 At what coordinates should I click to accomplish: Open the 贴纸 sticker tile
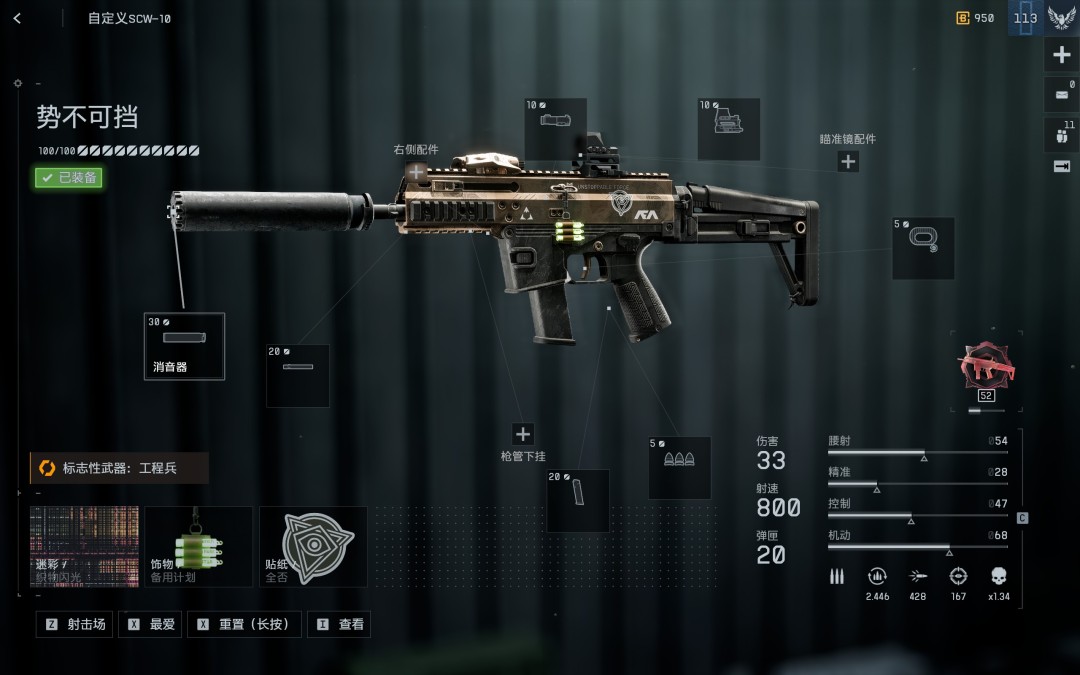tap(313, 546)
